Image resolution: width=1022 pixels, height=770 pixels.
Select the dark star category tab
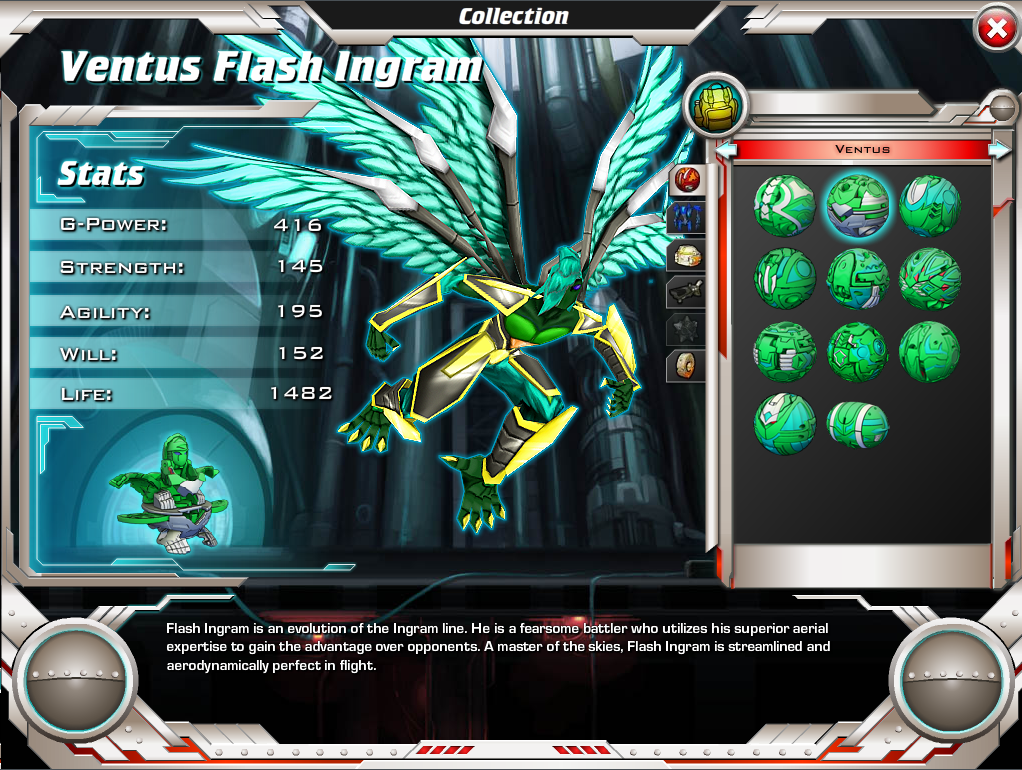pyautogui.click(x=687, y=329)
